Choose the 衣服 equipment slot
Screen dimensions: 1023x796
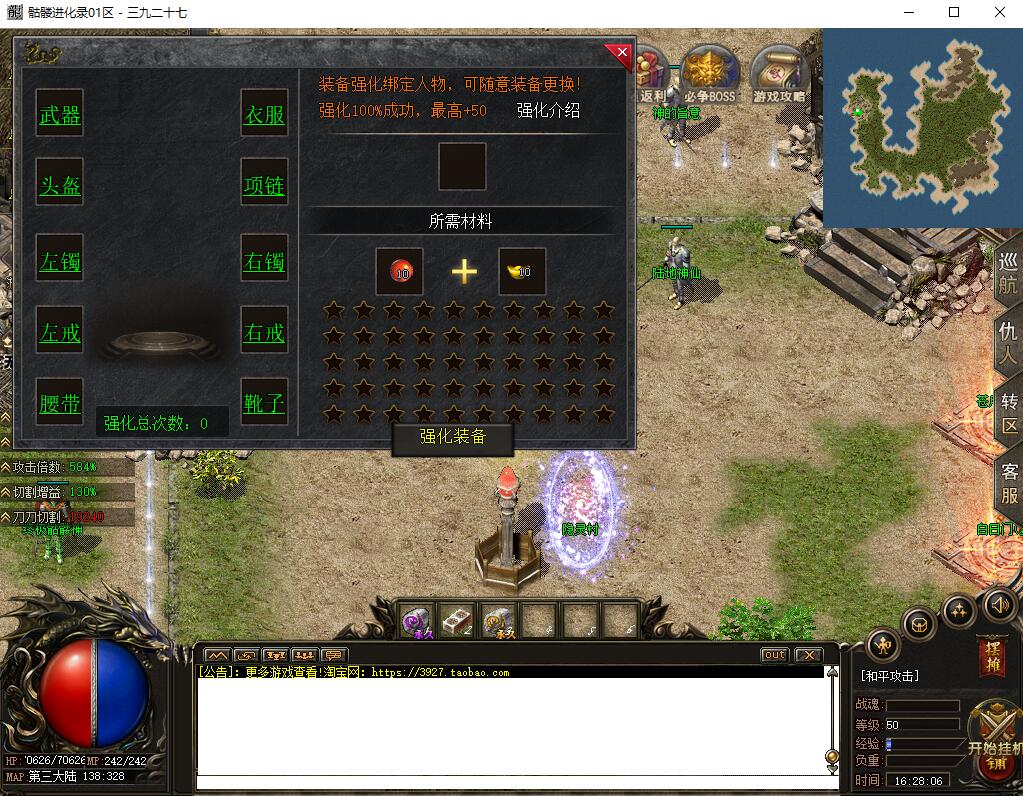(x=264, y=115)
